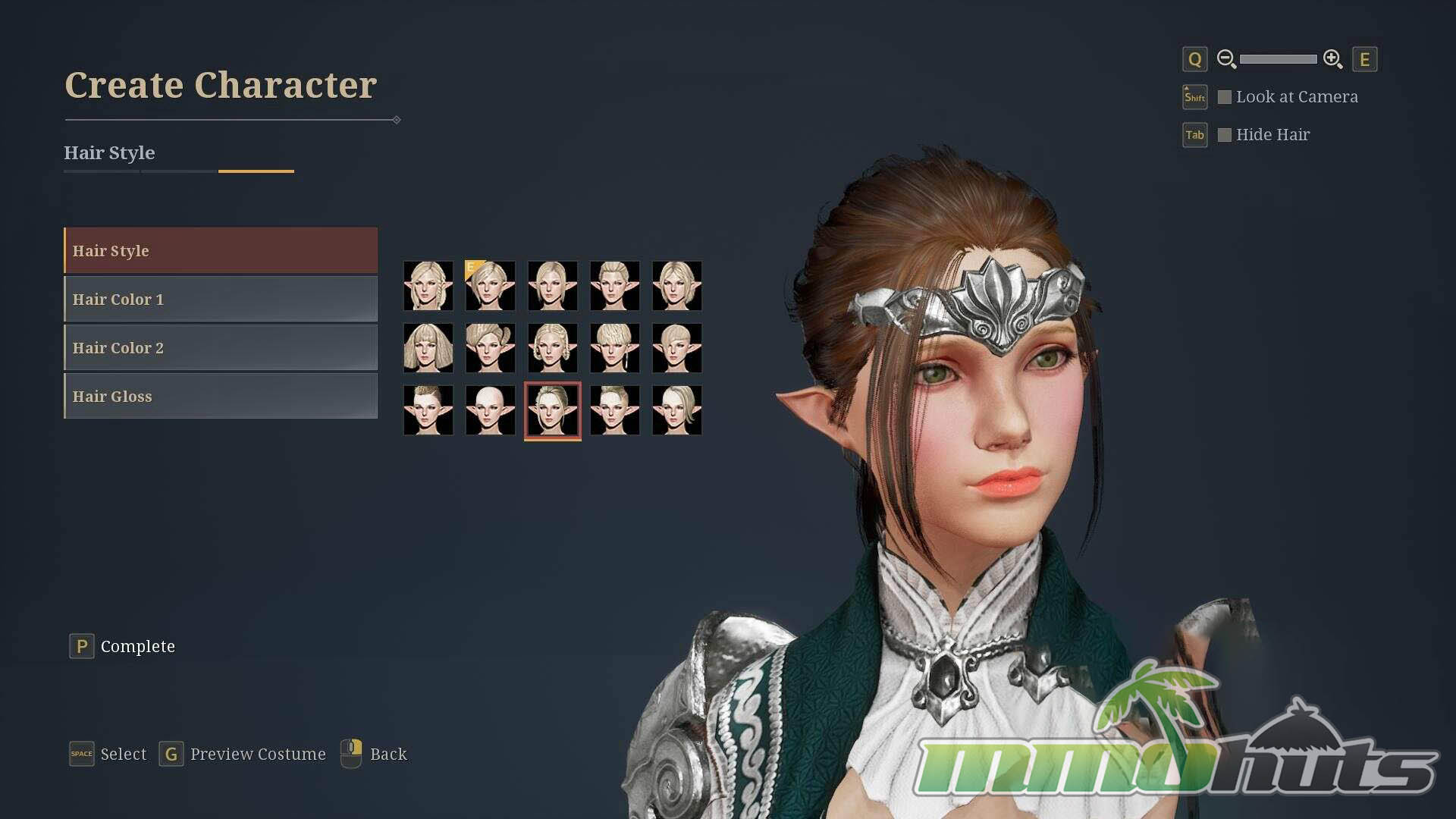
Task: Enable the Hide Hair checkbox
Action: pos(1225,135)
